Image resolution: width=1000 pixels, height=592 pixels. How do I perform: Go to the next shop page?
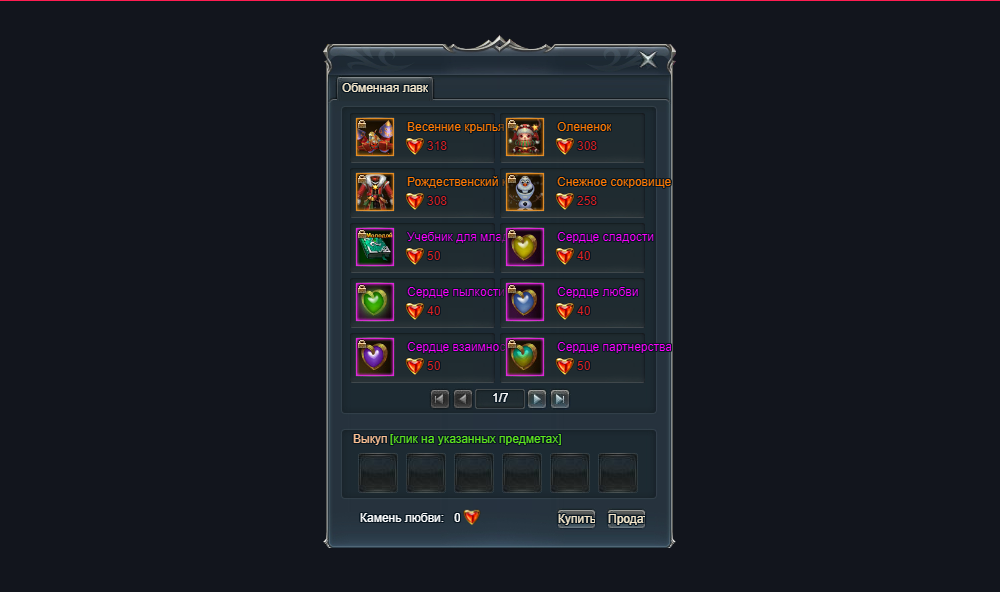pyautogui.click(x=537, y=399)
